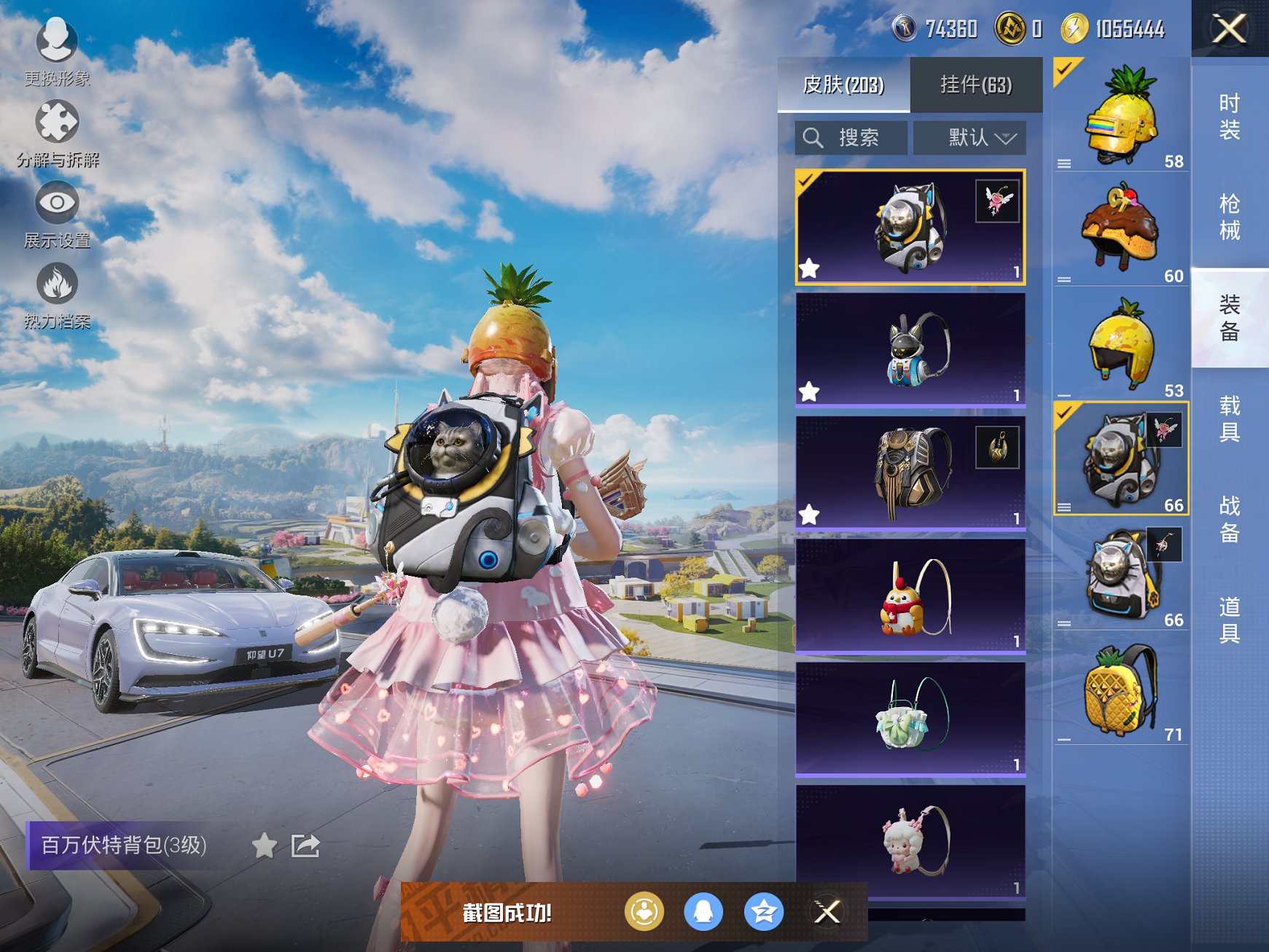Image resolution: width=1269 pixels, height=952 pixels.
Task: Close the wardrobe with the top-right X
Action: pos(1229,29)
